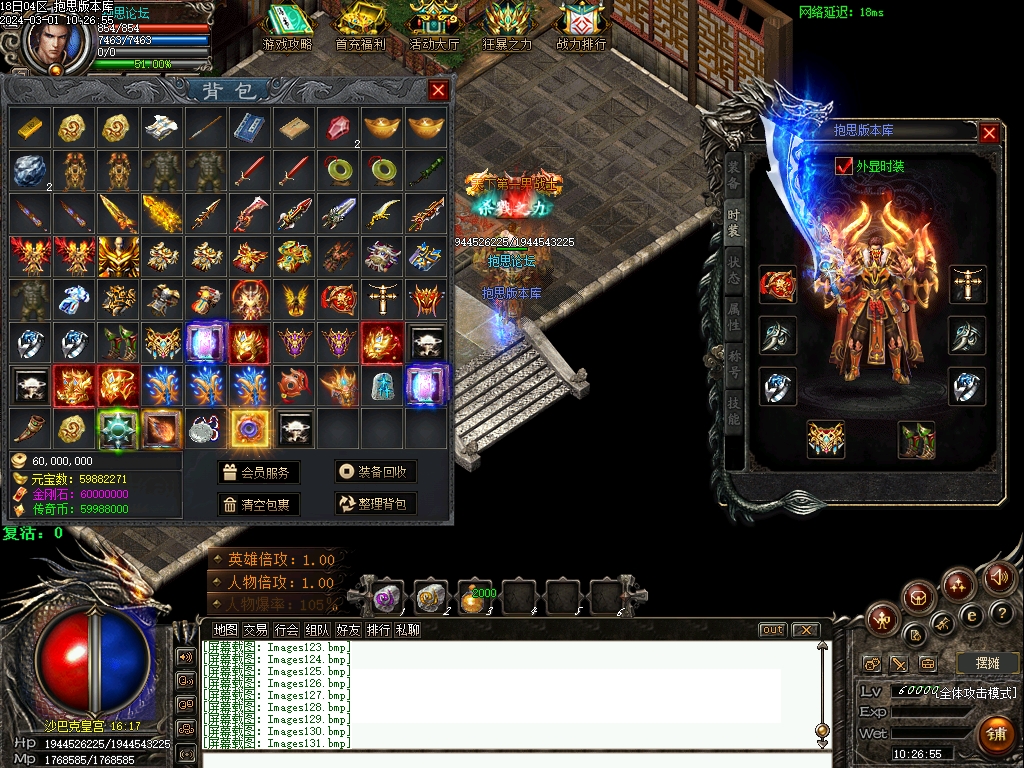Open the 活动大厅 event hall
This screenshot has height=768, width=1024.
(434, 27)
